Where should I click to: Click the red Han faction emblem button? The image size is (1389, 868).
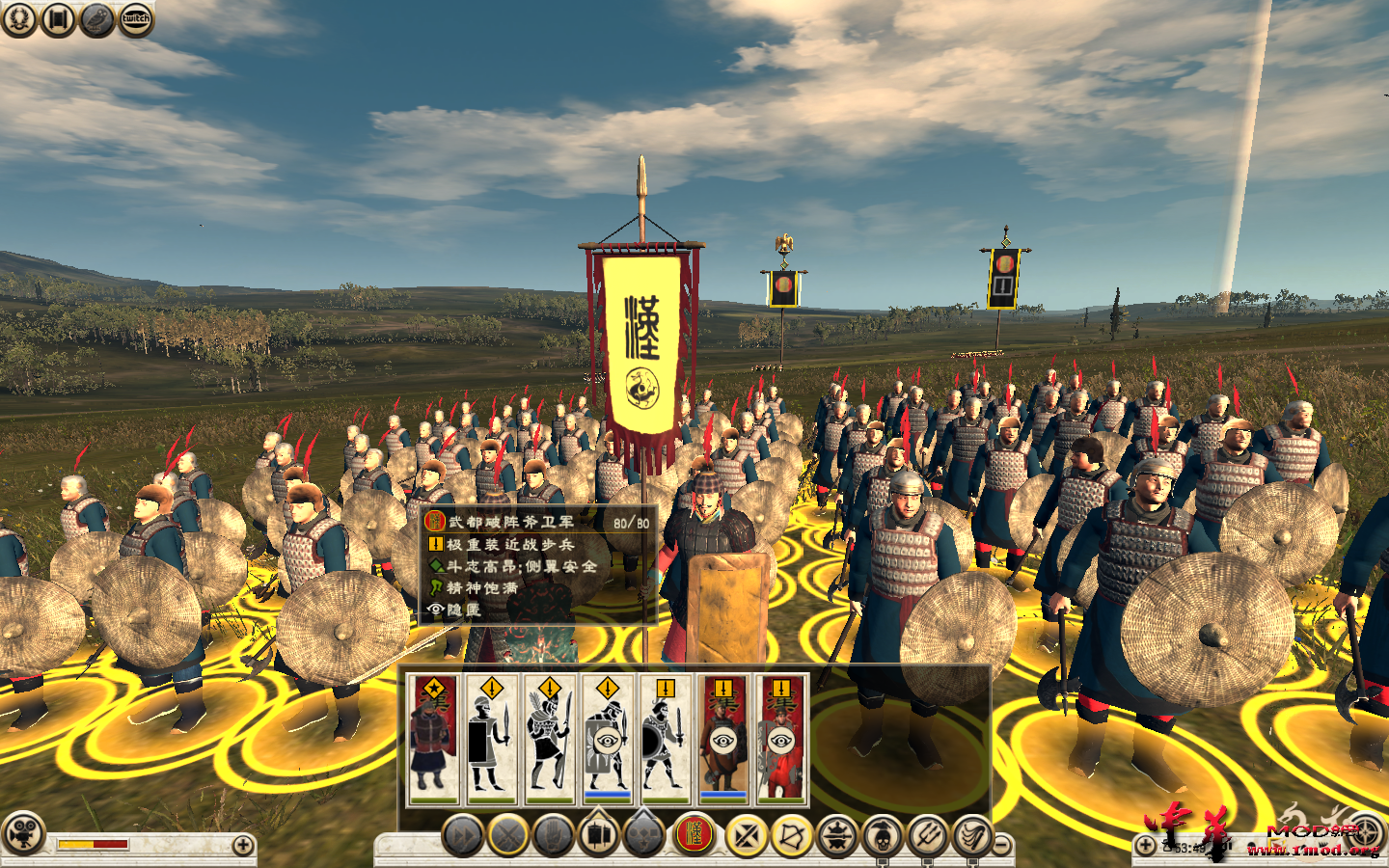tap(694, 834)
